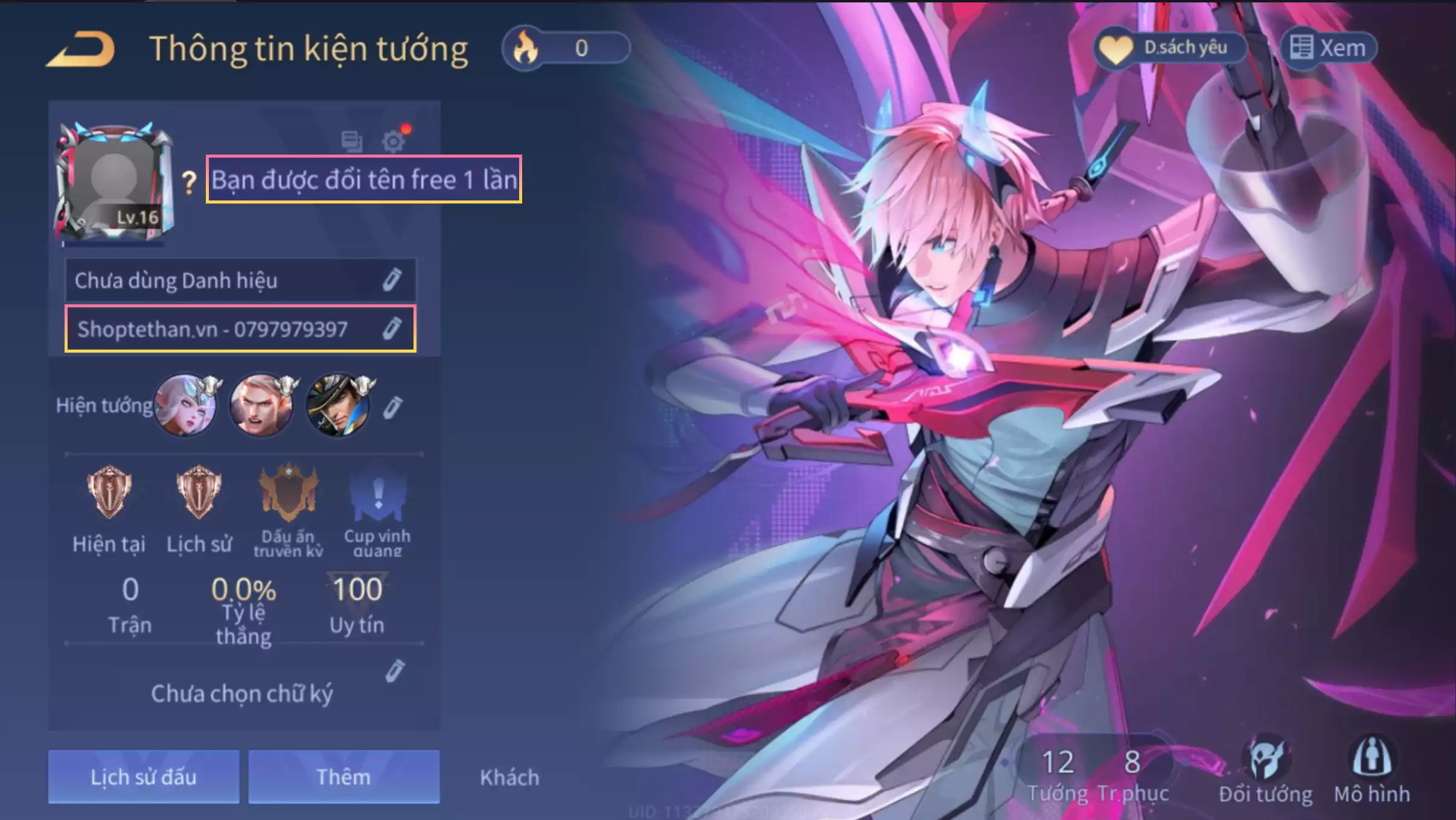Edit the Chưa dùng Danh hiệu title
1456x820 pixels.
[x=392, y=280]
